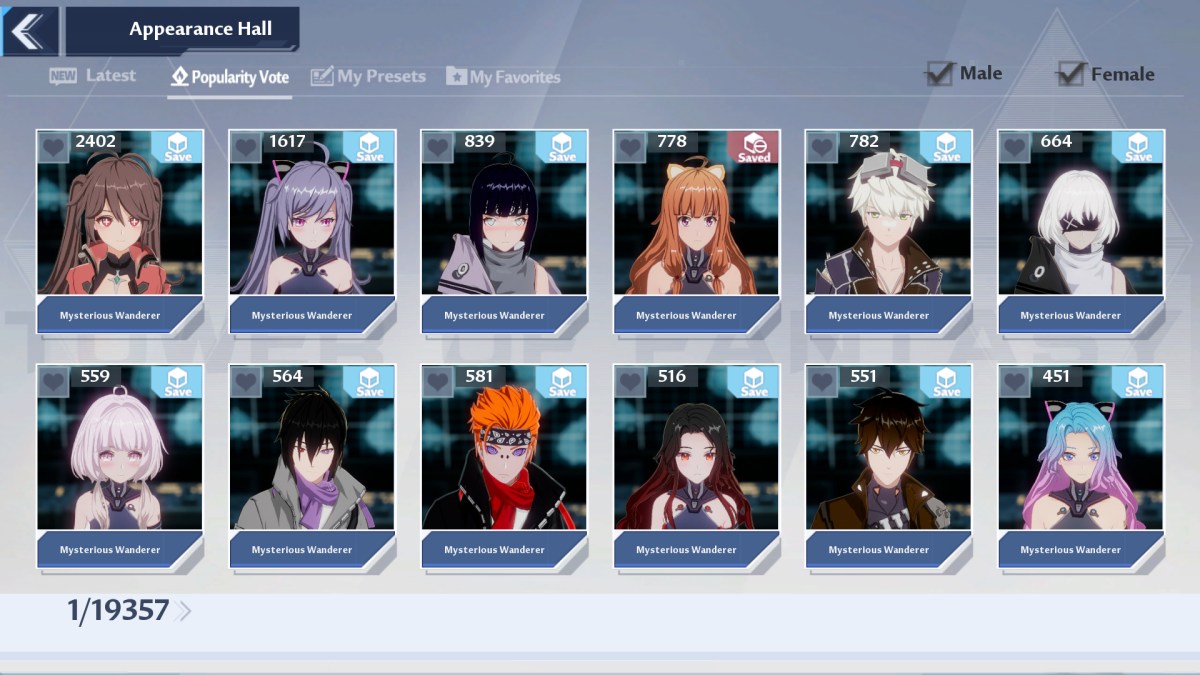This screenshot has width=1200, height=675.
Task: Show the My Presets tab
Action: click(368, 77)
